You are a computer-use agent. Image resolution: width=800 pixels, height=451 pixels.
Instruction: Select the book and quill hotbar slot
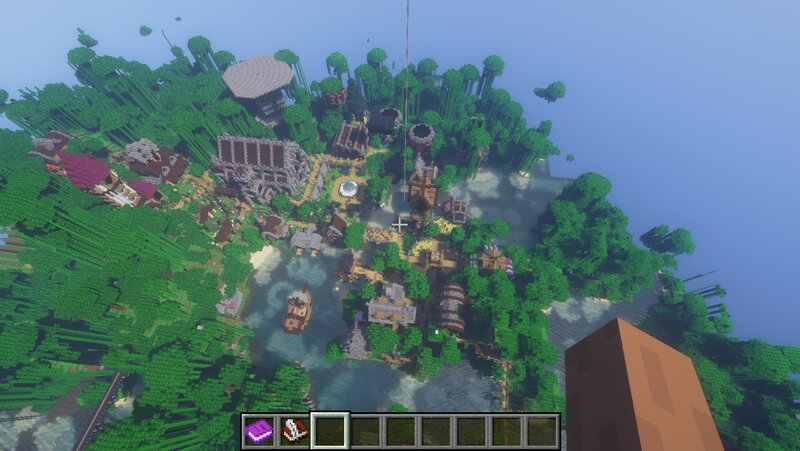[295, 431]
